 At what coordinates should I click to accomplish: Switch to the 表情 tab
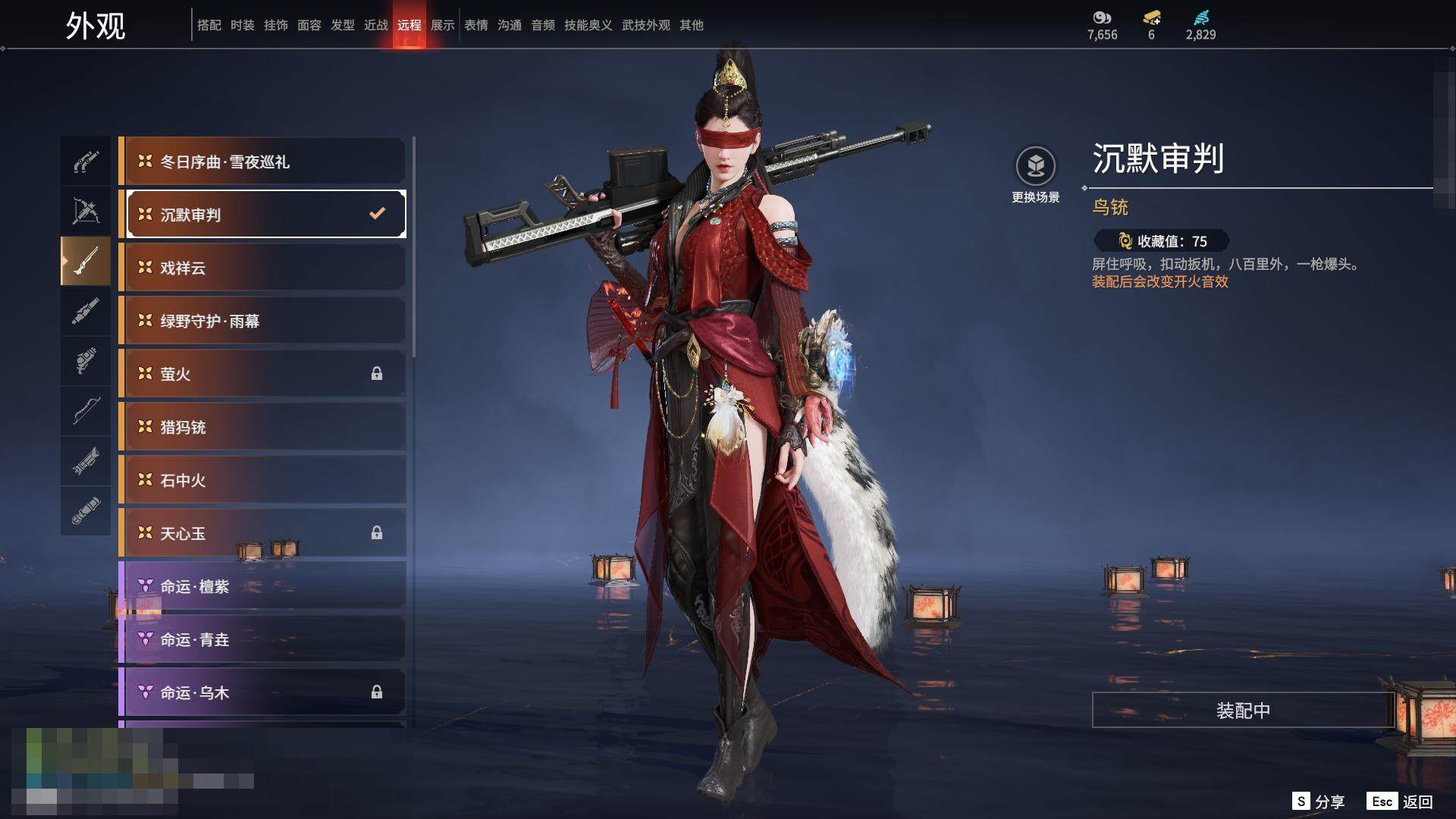(x=476, y=25)
